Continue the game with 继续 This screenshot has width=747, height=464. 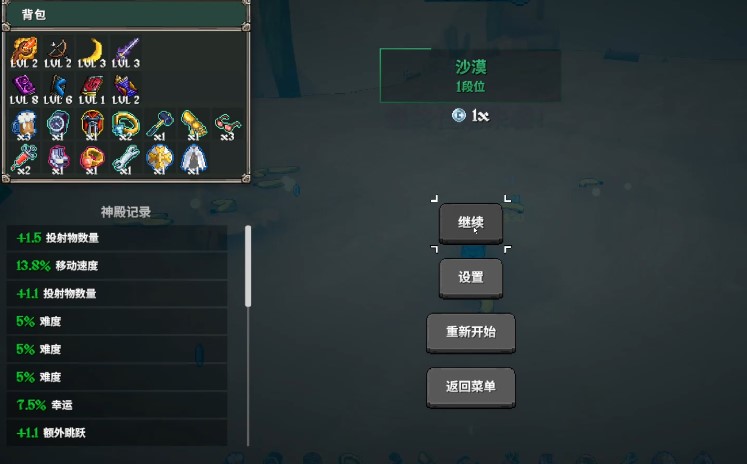[x=471, y=223]
